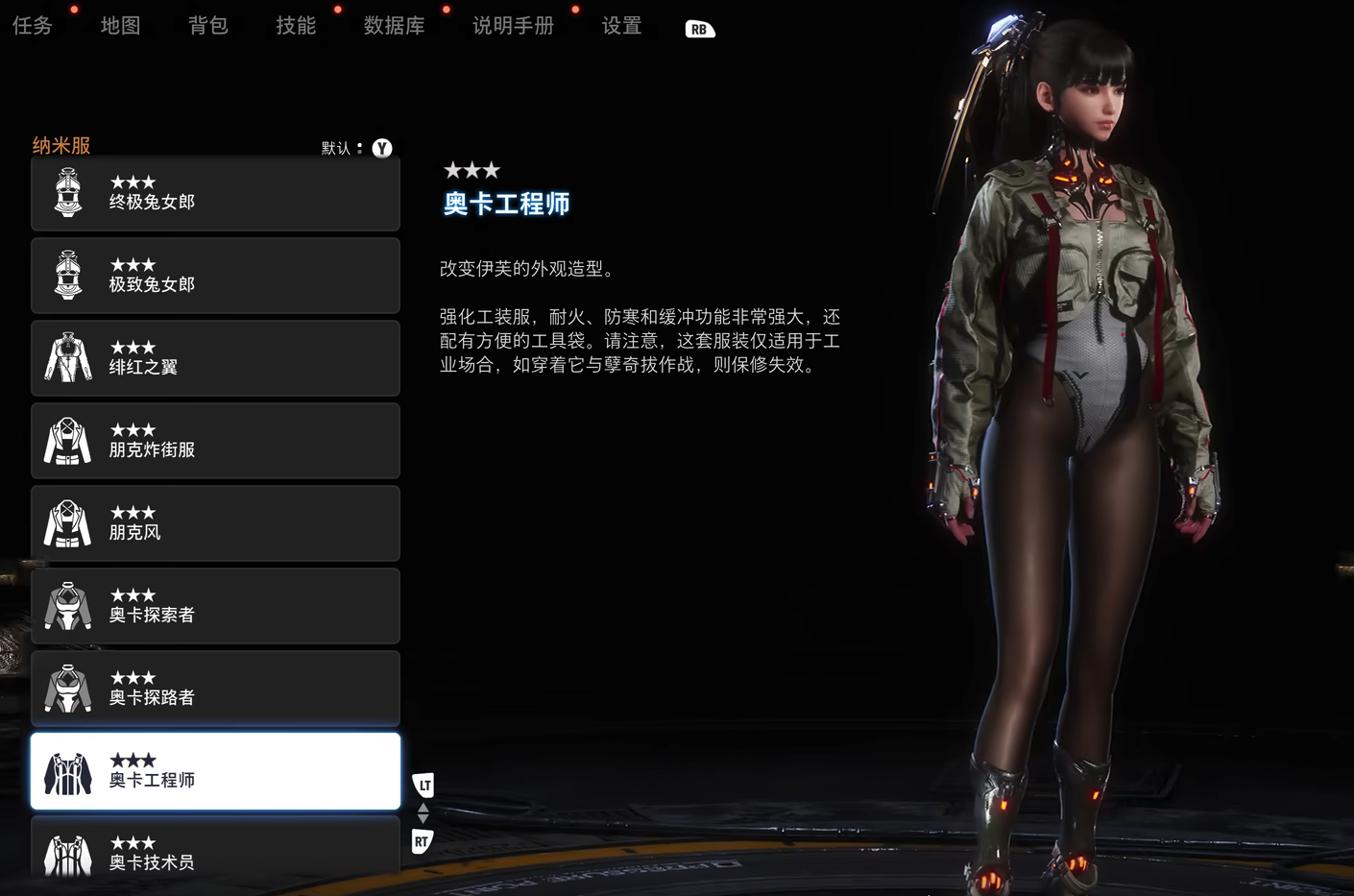This screenshot has width=1354, height=896.
Task: Open the 数据库 tab
Action: coord(394,26)
